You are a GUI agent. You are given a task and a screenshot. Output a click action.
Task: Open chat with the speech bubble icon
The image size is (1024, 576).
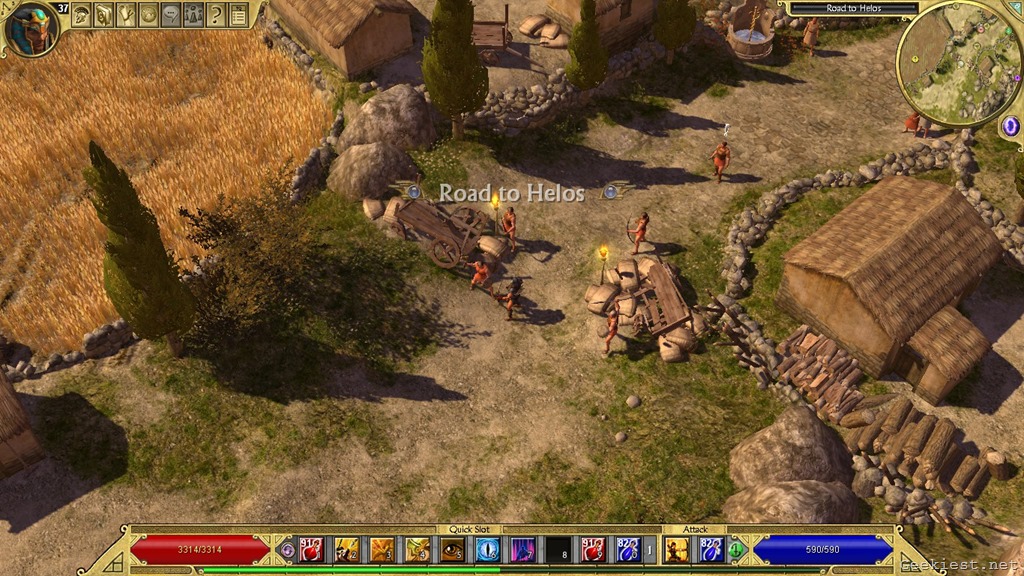(171, 14)
